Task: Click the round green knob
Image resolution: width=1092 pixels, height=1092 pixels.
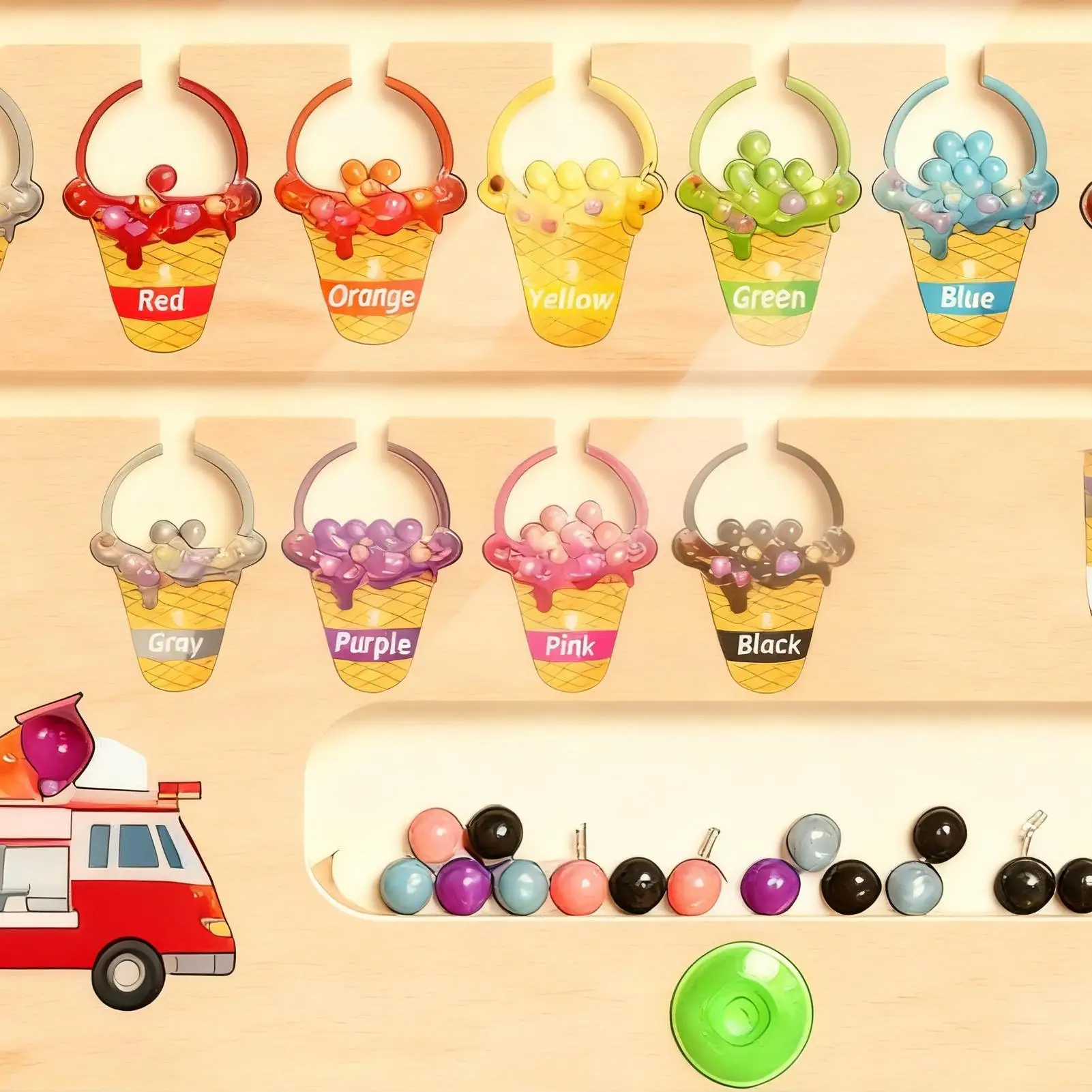Action: (741, 1008)
